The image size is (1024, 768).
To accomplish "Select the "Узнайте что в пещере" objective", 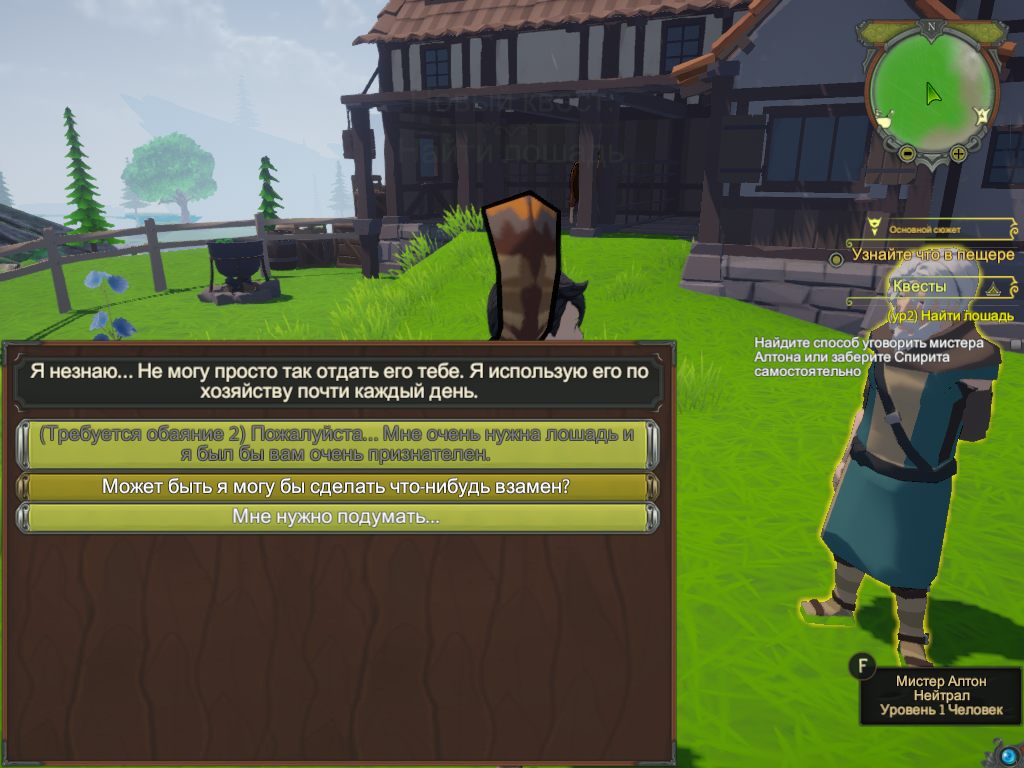I will click(932, 255).
